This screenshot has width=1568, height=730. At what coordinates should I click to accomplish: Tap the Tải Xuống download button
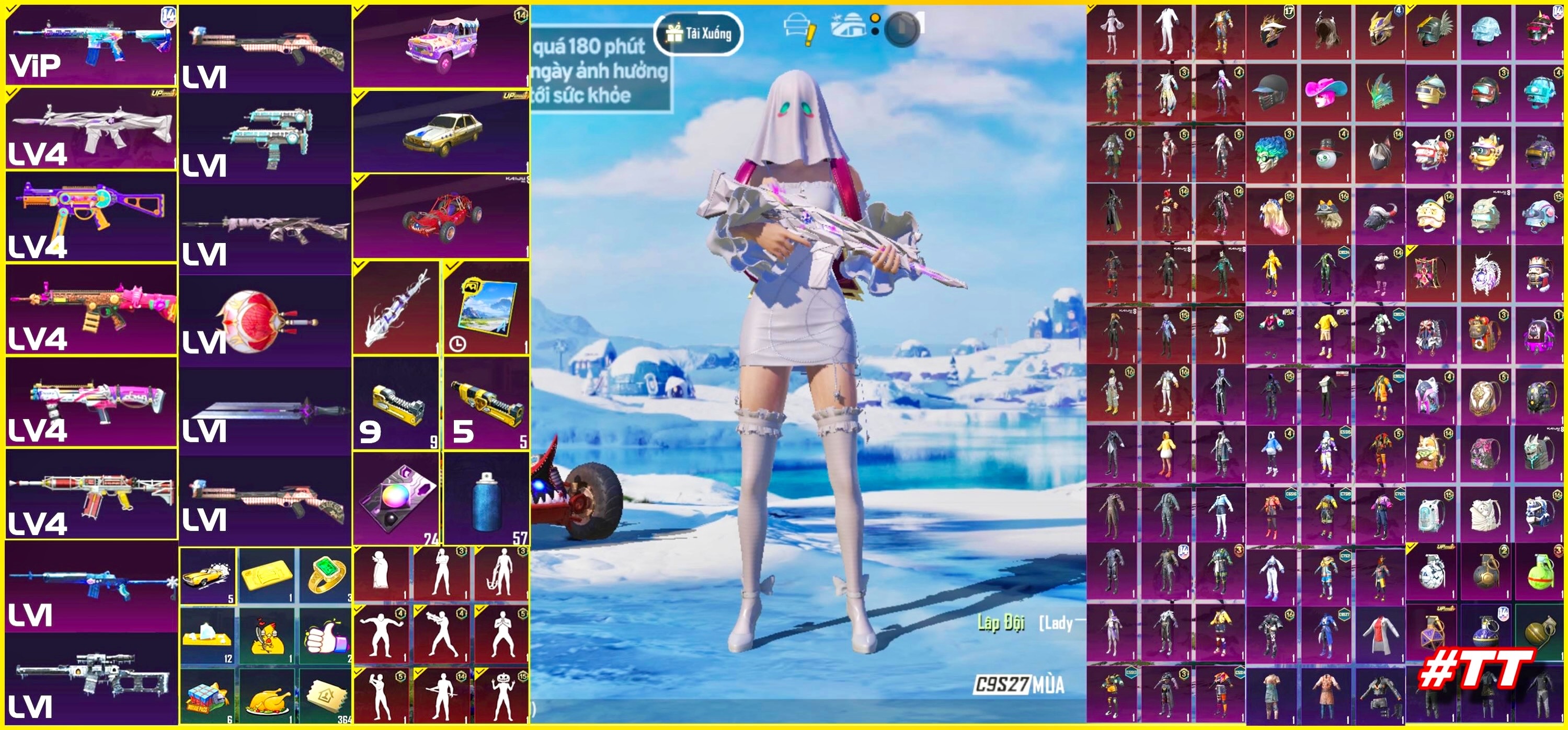click(x=698, y=33)
